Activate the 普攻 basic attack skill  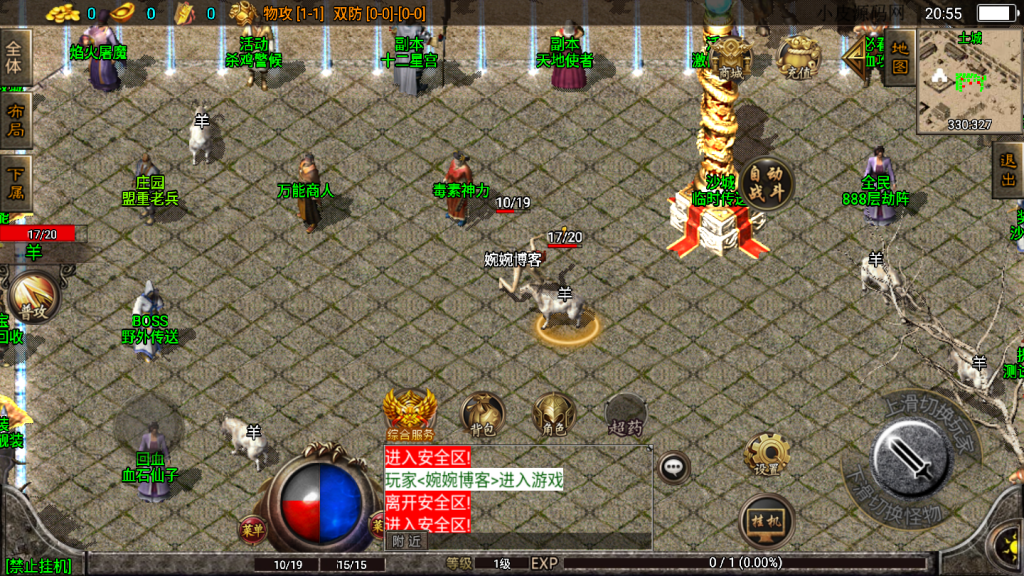pyautogui.click(x=33, y=299)
